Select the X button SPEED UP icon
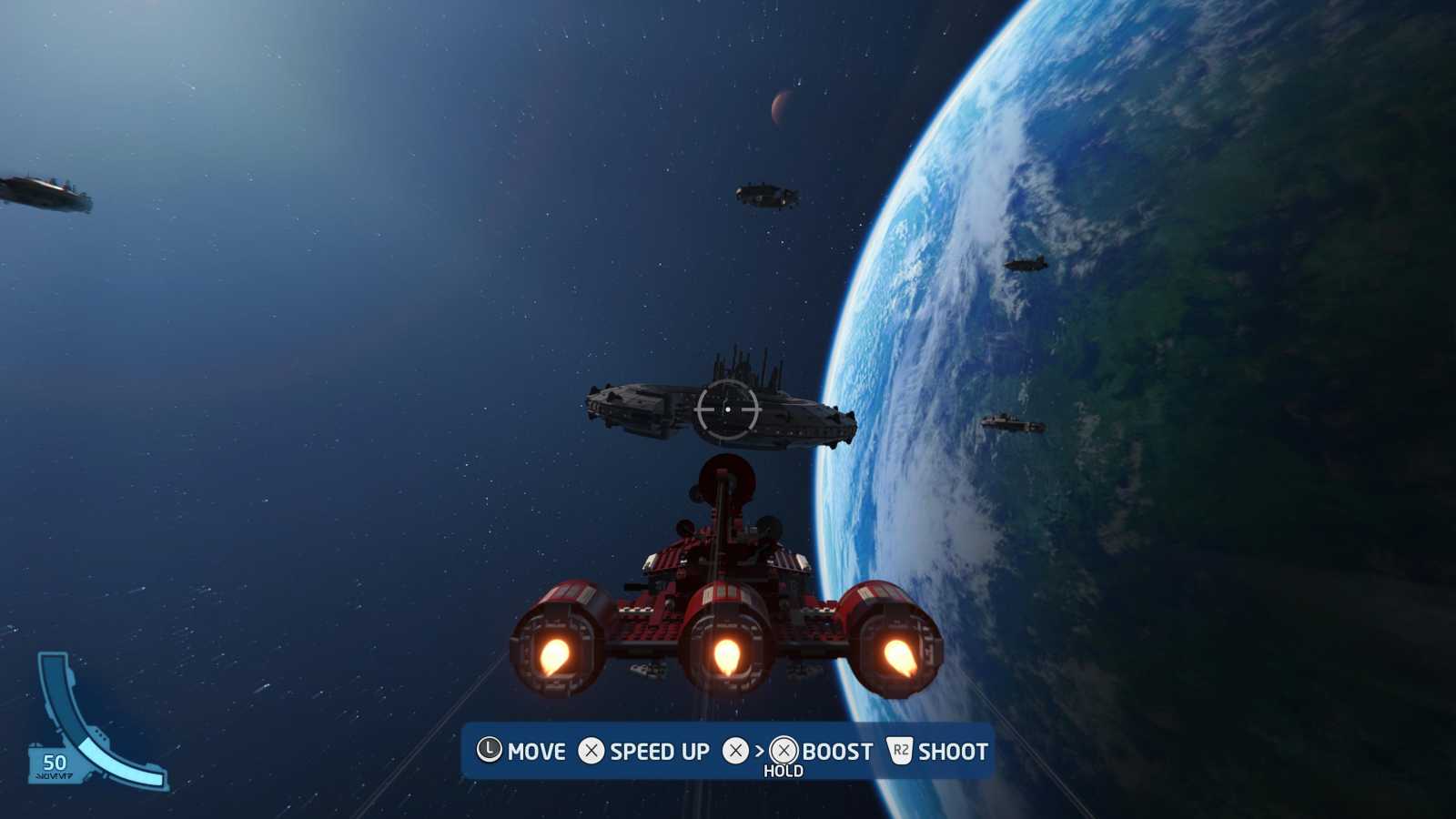1456x819 pixels. (593, 752)
